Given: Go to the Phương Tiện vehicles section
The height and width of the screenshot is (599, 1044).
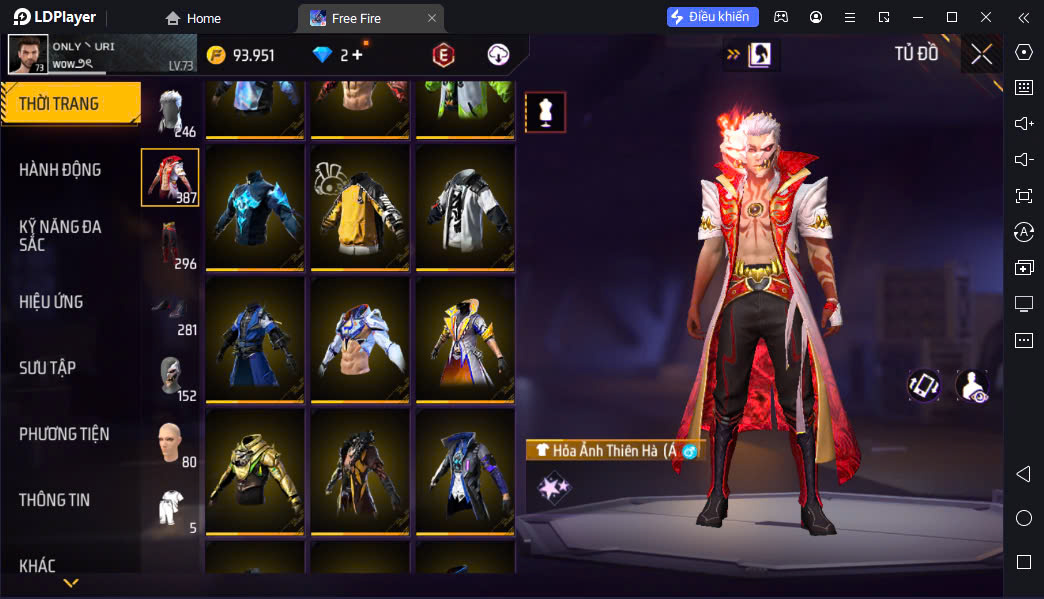Looking at the screenshot, I should 64,434.
